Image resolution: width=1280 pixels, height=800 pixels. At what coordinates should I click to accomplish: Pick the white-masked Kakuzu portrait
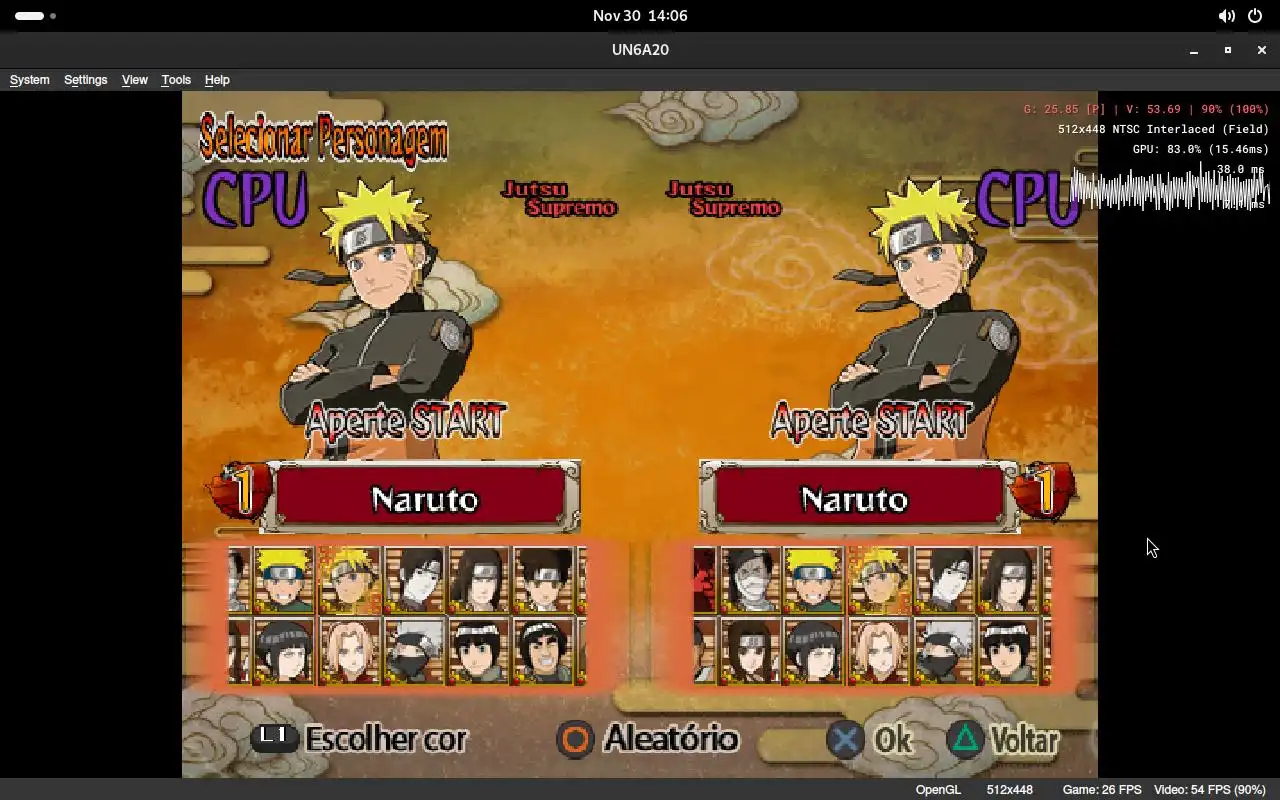click(x=749, y=580)
